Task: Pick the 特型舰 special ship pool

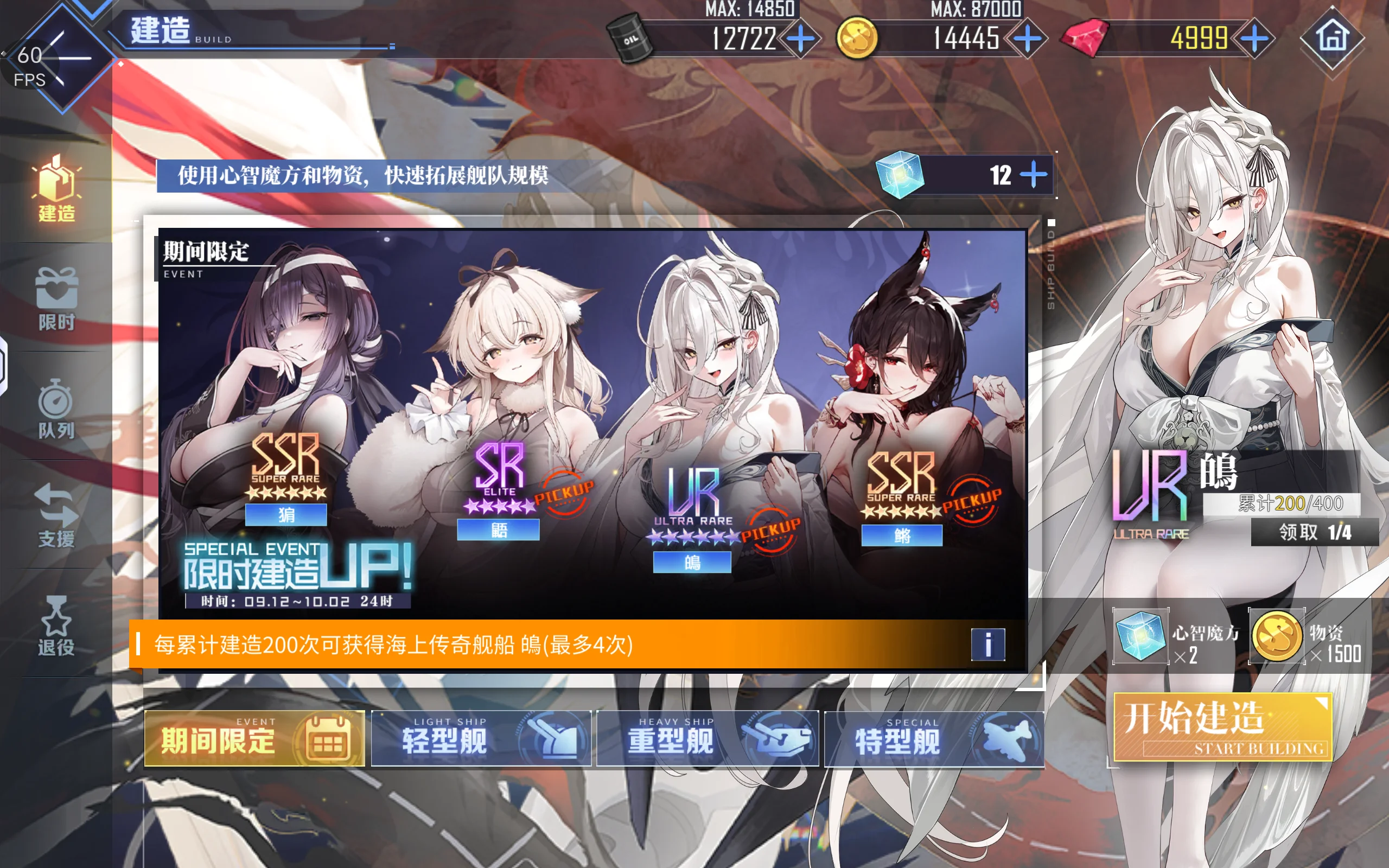Action: coord(934,739)
